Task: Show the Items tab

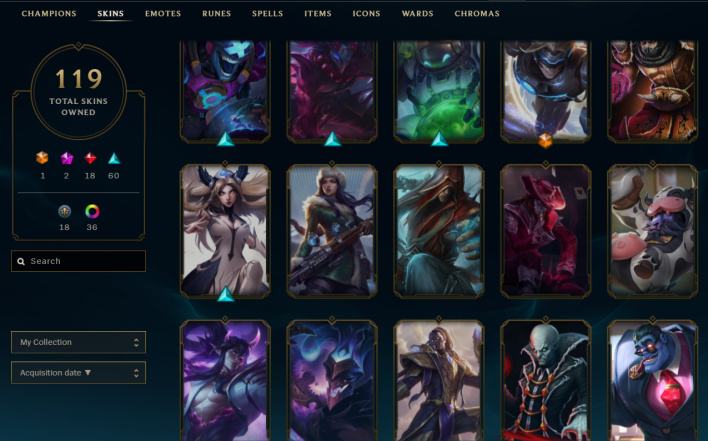Action: coord(318,14)
